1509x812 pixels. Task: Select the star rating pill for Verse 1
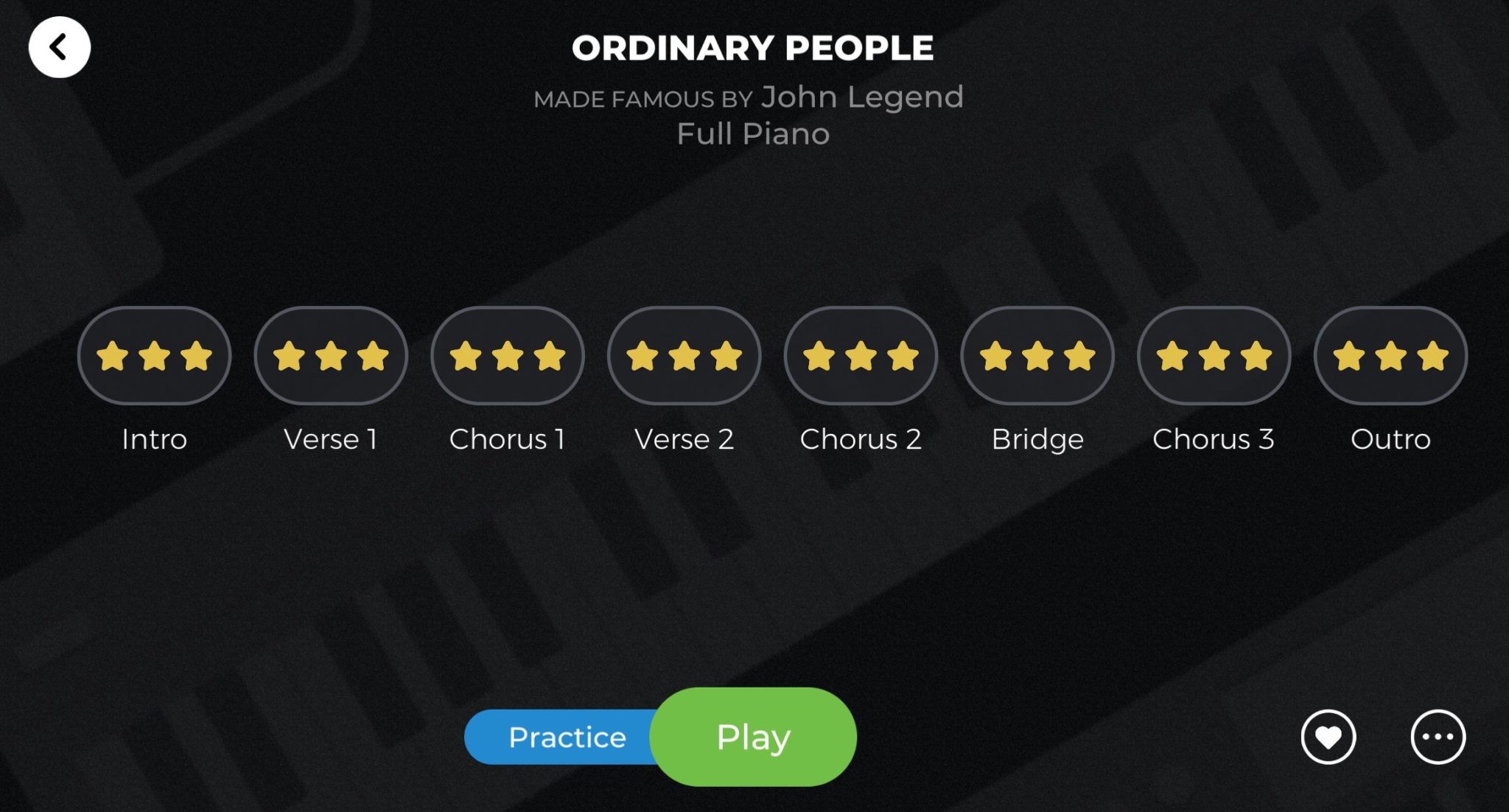point(330,355)
